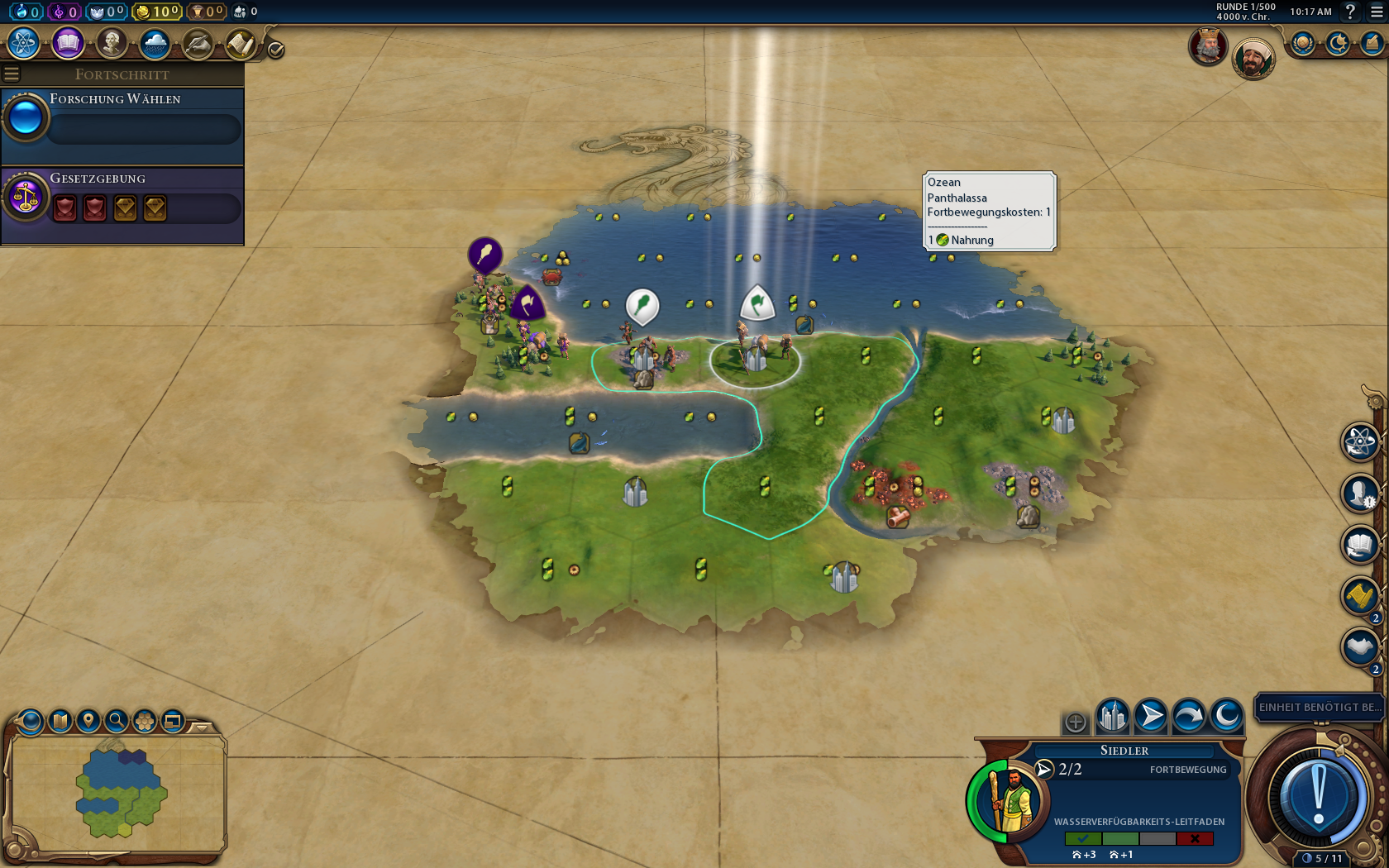Open the technology tree atom icon
This screenshot has width=1389, height=868.
pyautogui.click(x=23, y=44)
